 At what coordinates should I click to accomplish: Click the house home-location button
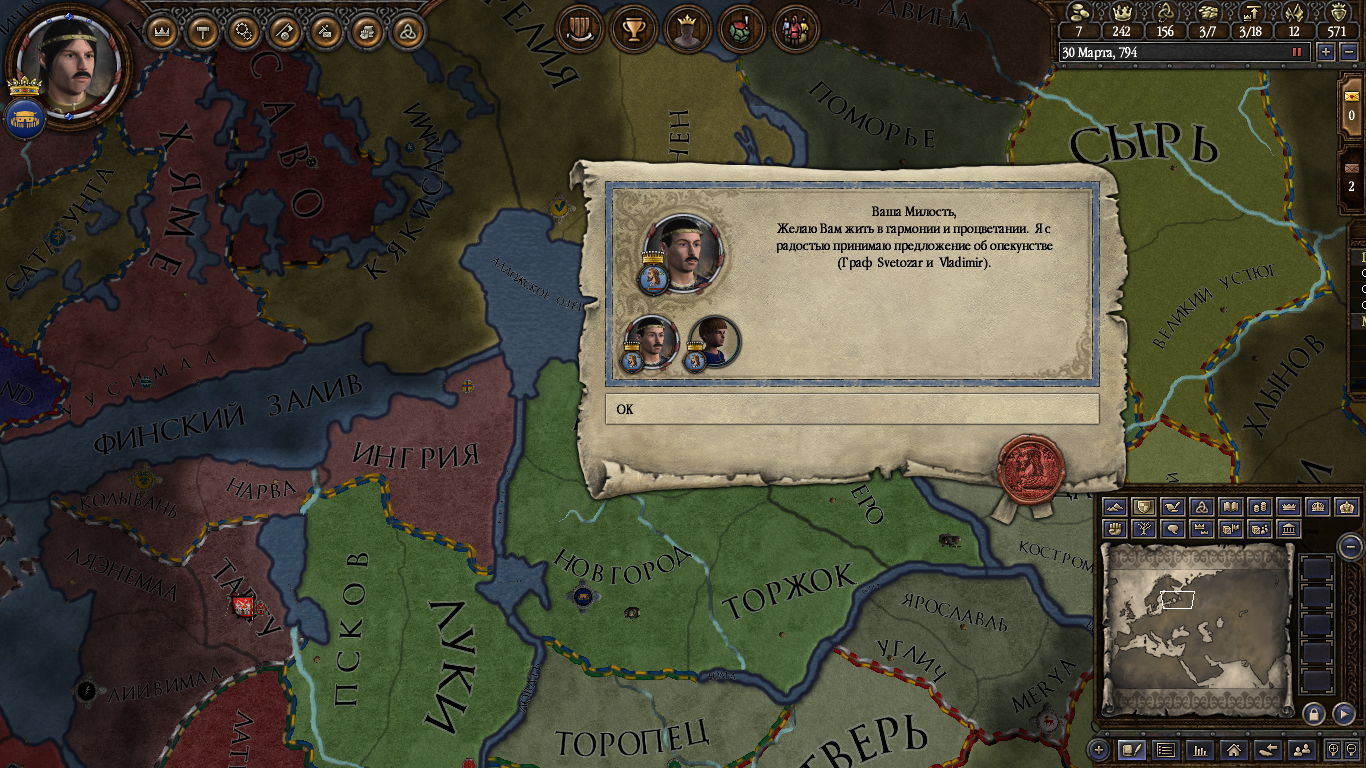pos(1234,749)
